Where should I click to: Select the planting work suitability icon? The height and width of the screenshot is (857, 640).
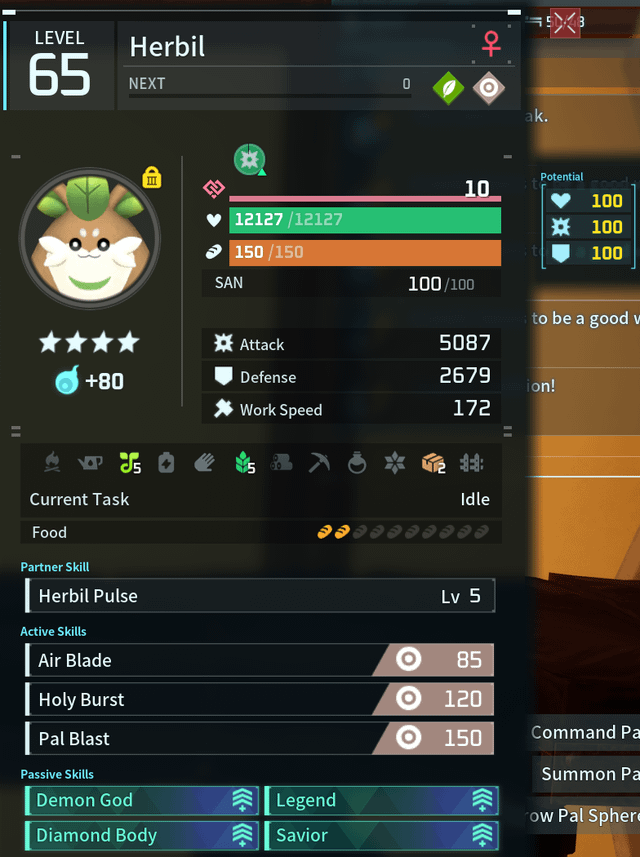pos(130,462)
